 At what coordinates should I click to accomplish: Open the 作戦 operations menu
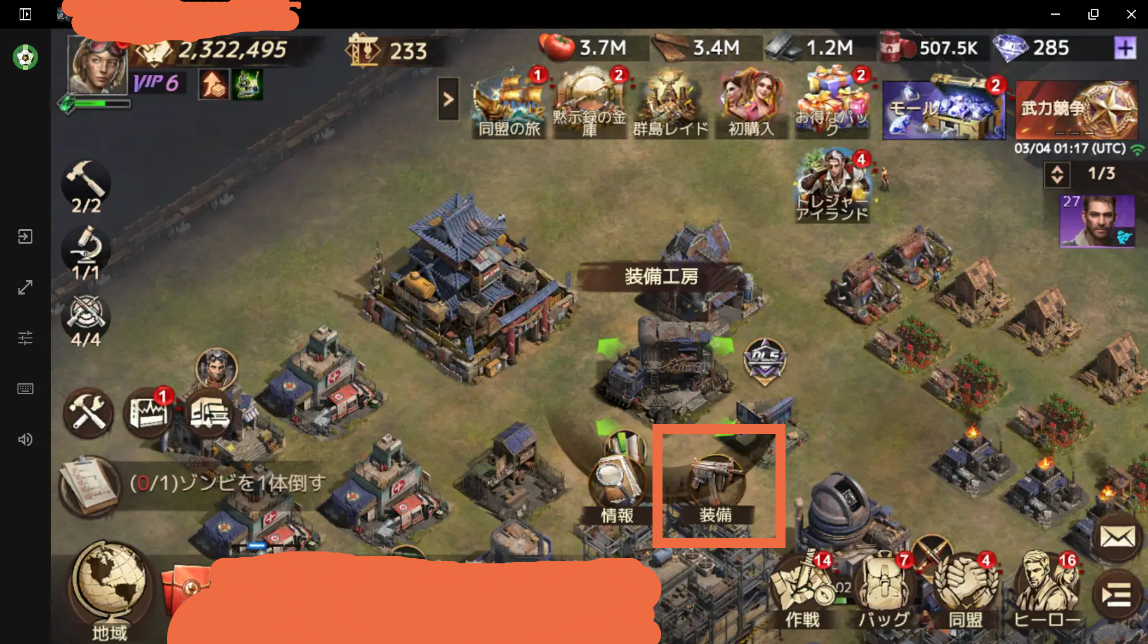804,588
